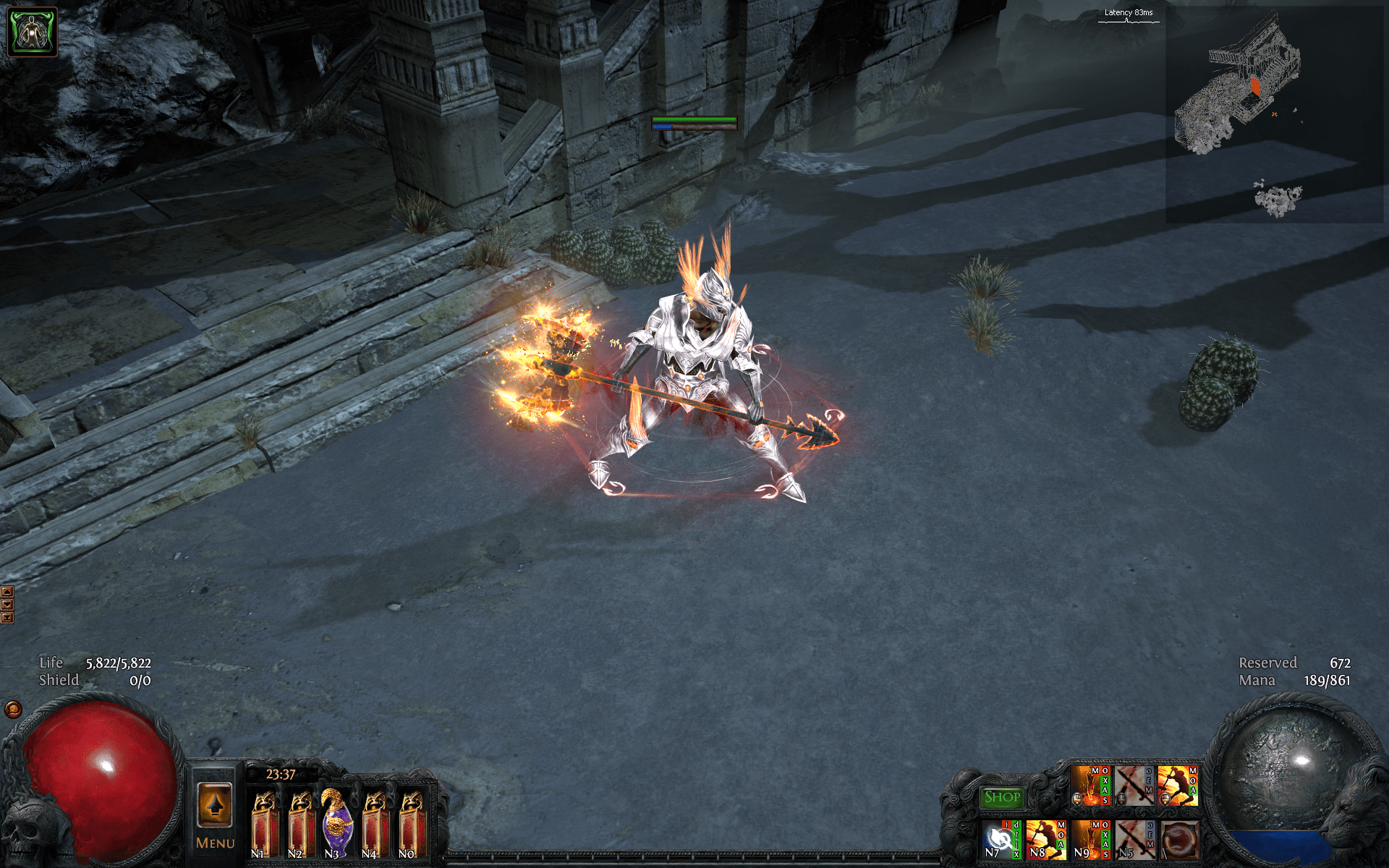Activate the white swirl skill on N7
Viewport: 1389px width, 868px height.
[1001, 839]
